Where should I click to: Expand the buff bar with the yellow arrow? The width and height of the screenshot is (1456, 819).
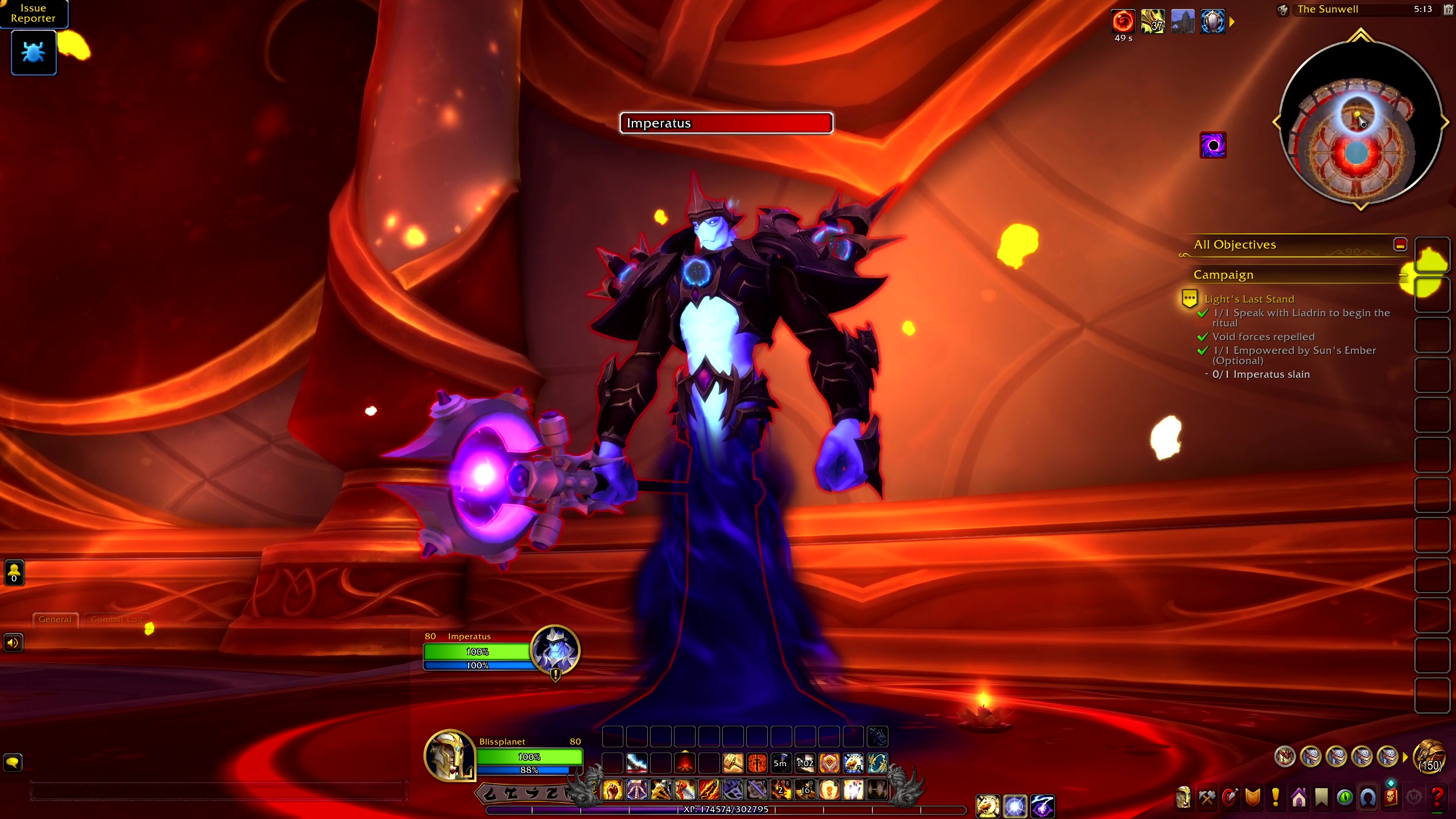(1232, 22)
